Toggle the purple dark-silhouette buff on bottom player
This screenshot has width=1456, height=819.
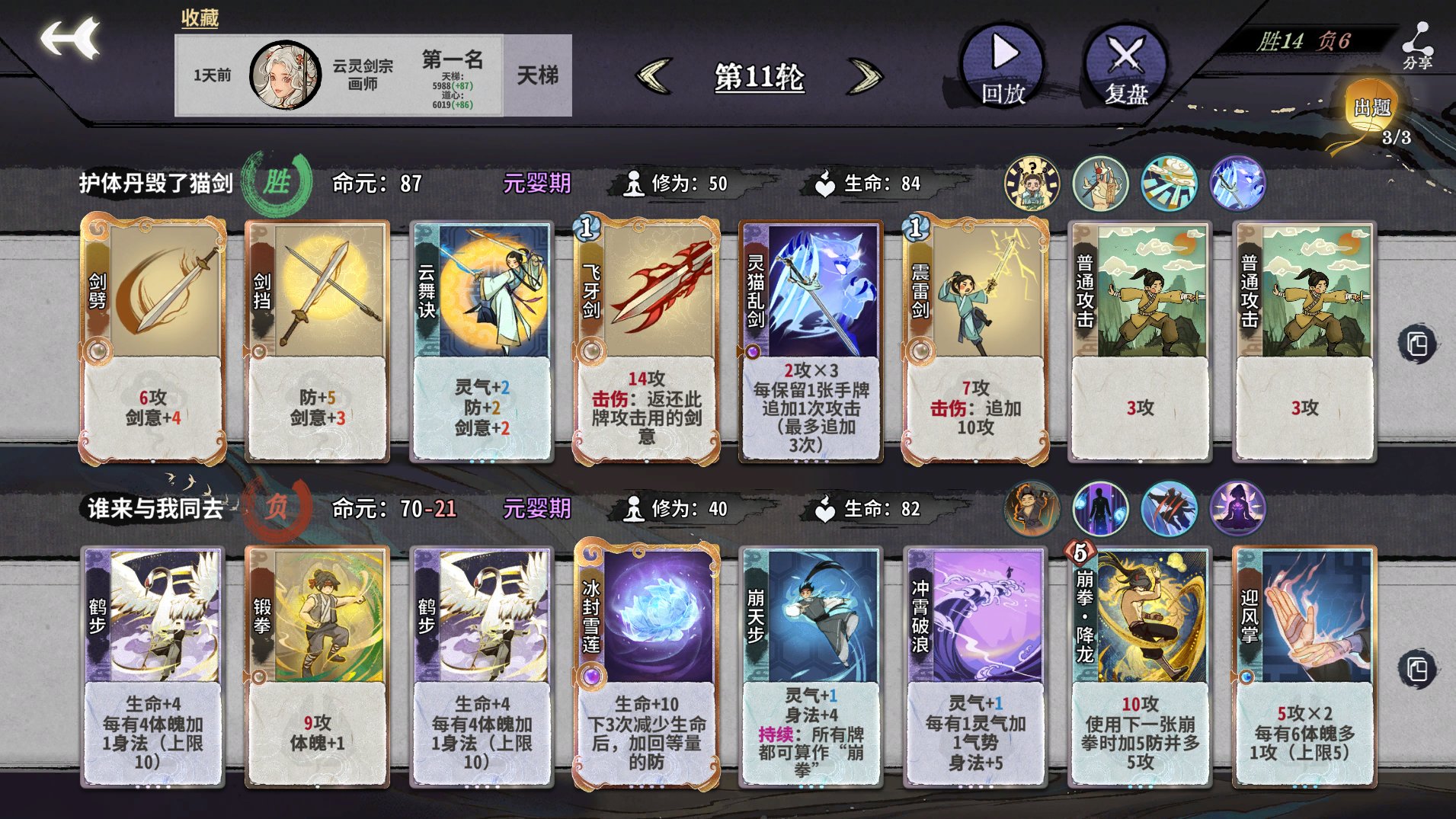pyautogui.click(x=1099, y=509)
